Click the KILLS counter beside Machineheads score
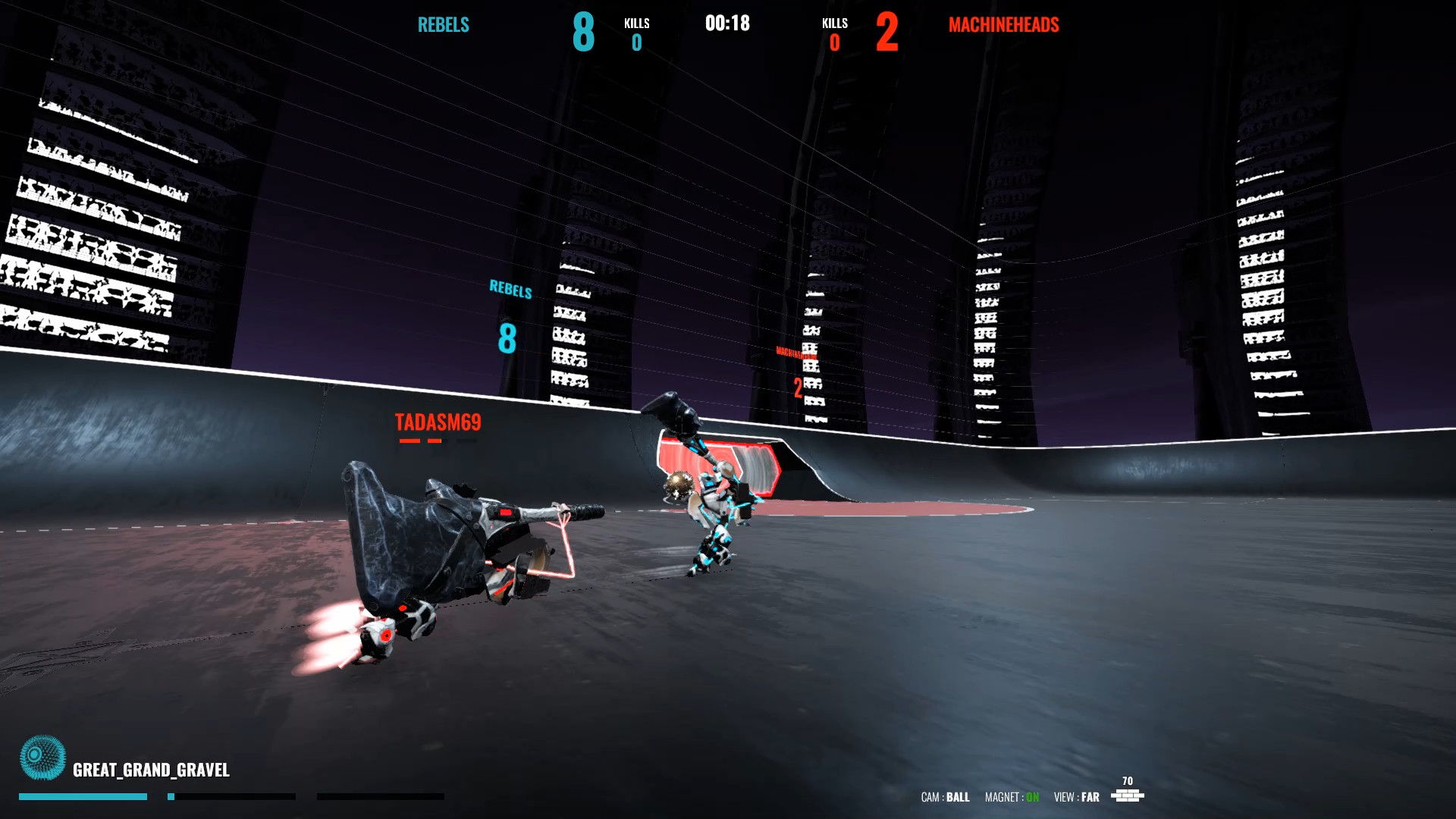Image resolution: width=1456 pixels, height=819 pixels. tap(834, 33)
